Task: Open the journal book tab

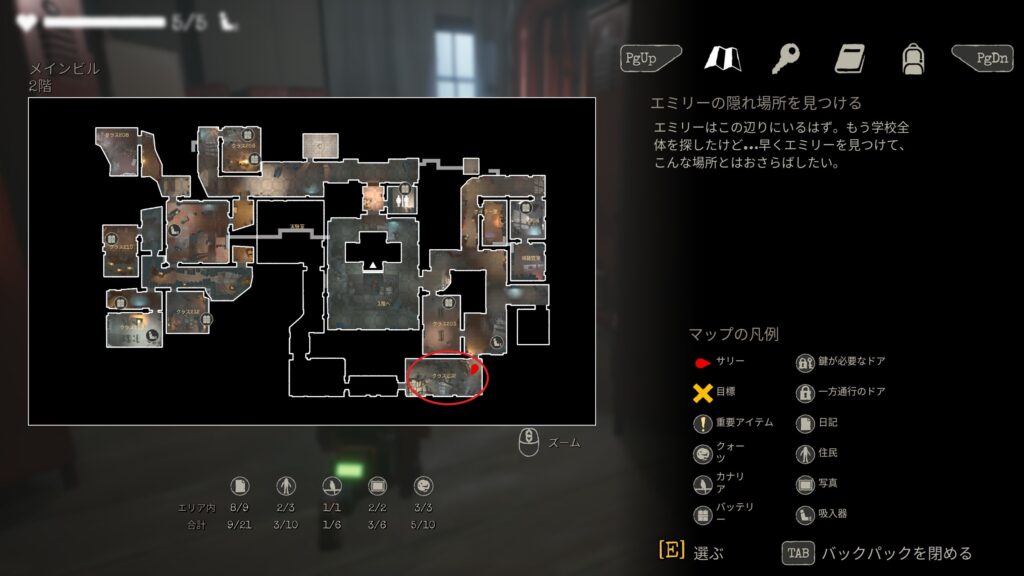Action: [x=849, y=58]
